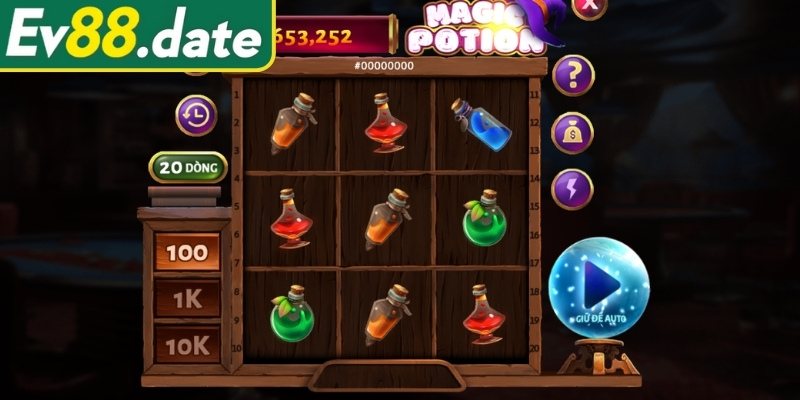This screenshot has width=800, height=400.
Task: Choose the 1K bet amount
Action: tap(186, 298)
